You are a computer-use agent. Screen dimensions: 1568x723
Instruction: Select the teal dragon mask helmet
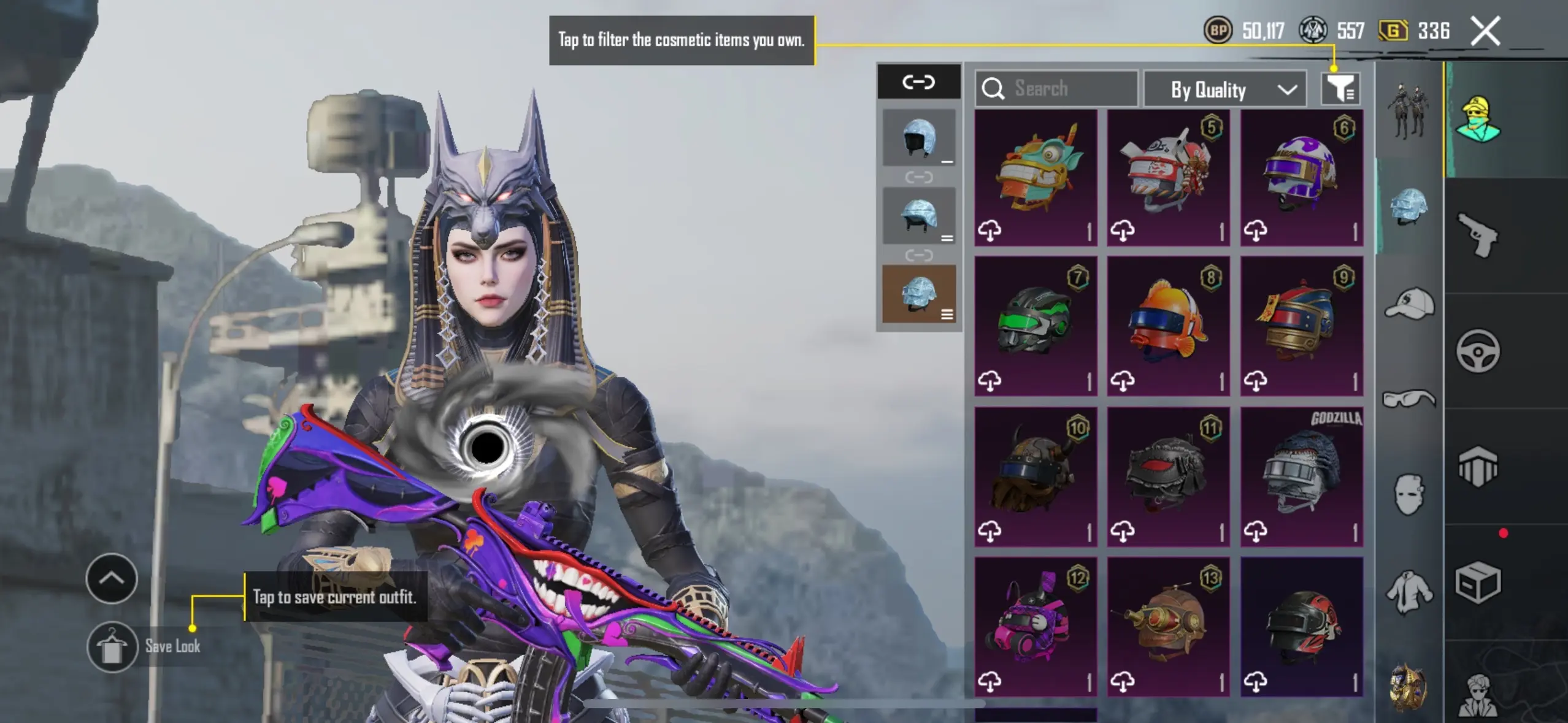[x=1036, y=178]
